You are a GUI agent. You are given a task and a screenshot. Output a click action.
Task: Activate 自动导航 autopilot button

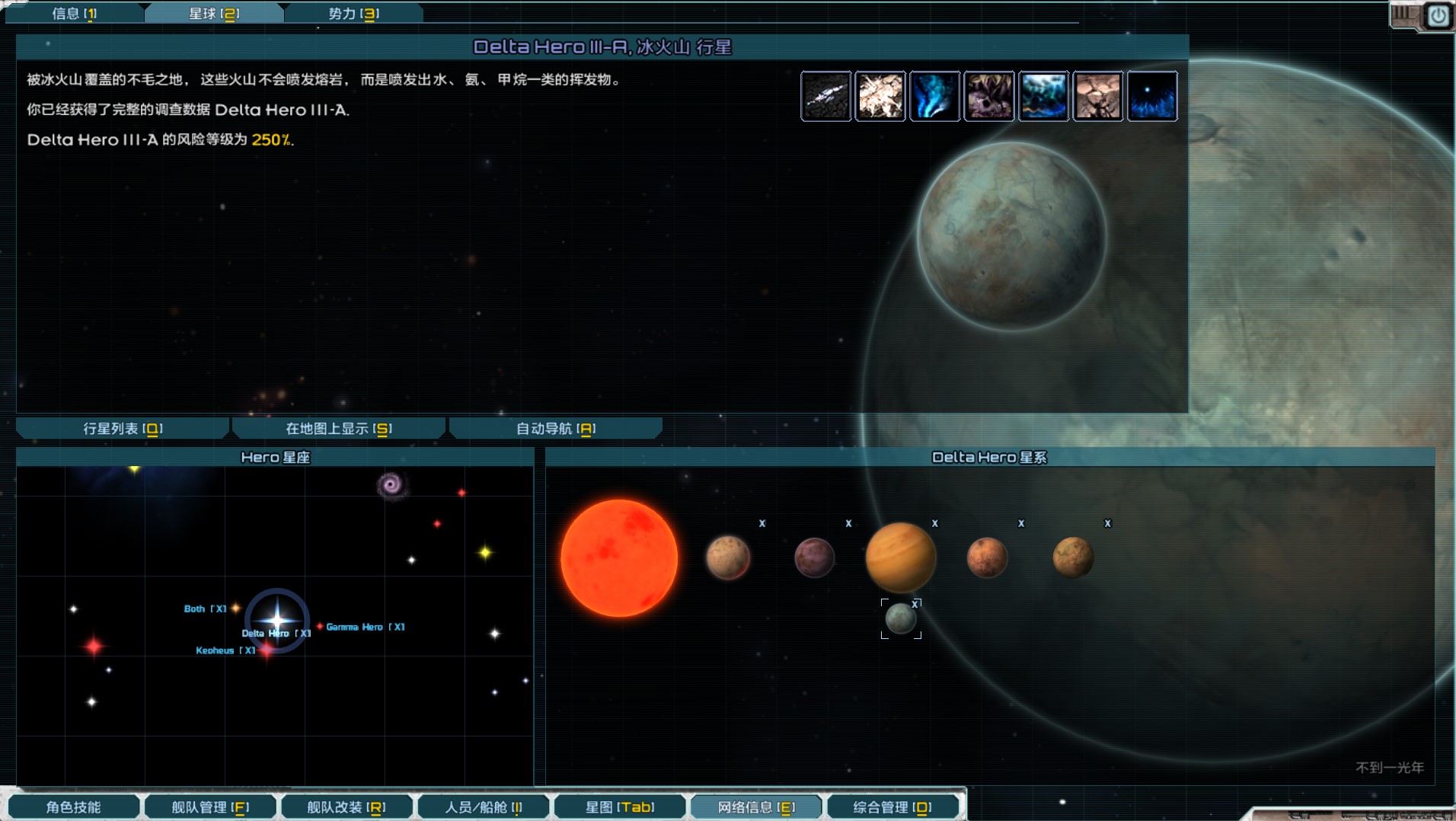[x=556, y=429]
